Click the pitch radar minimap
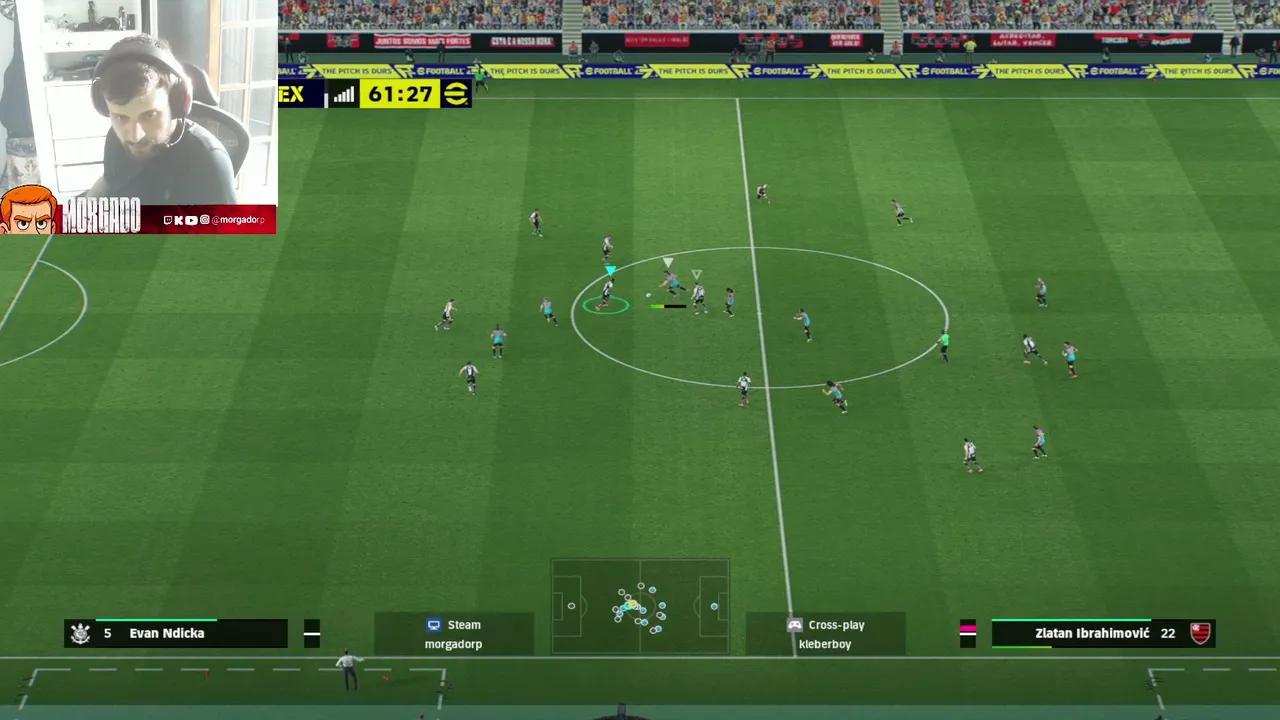The image size is (1280, 720). pos(640,606)
